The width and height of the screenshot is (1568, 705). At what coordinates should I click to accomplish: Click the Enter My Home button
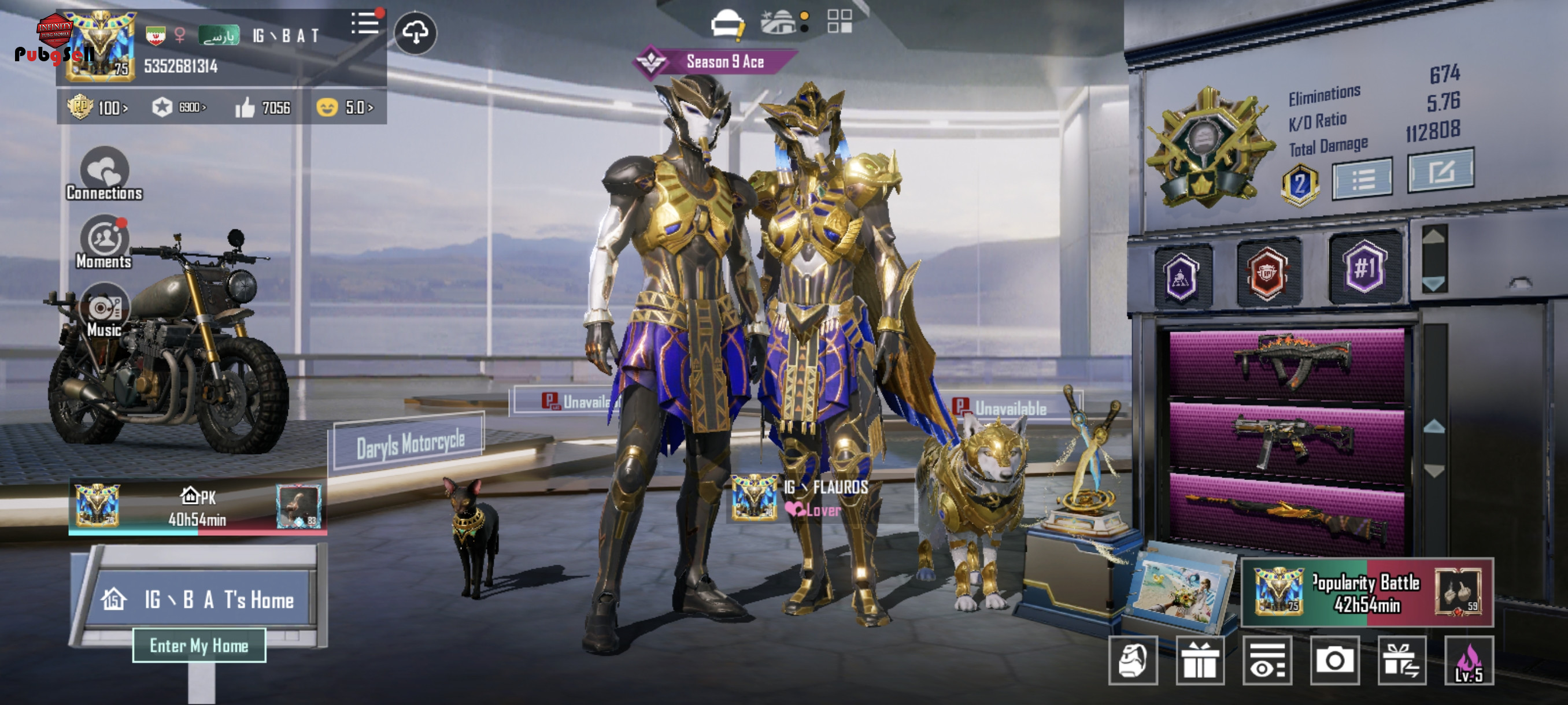click(x=199, y=645)
